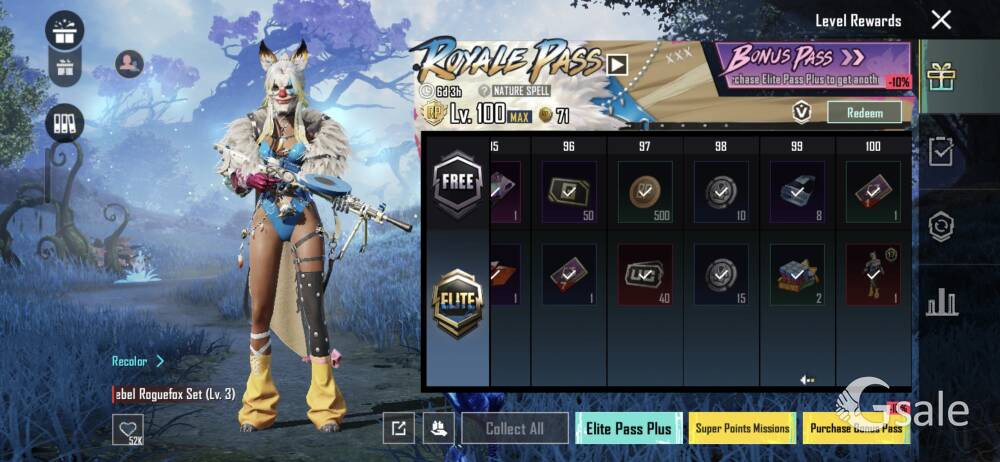This screenshot has width=1000, height=462.
Task: Open the Elite Pass Plus purchase
Action: (x=629, y=428)
